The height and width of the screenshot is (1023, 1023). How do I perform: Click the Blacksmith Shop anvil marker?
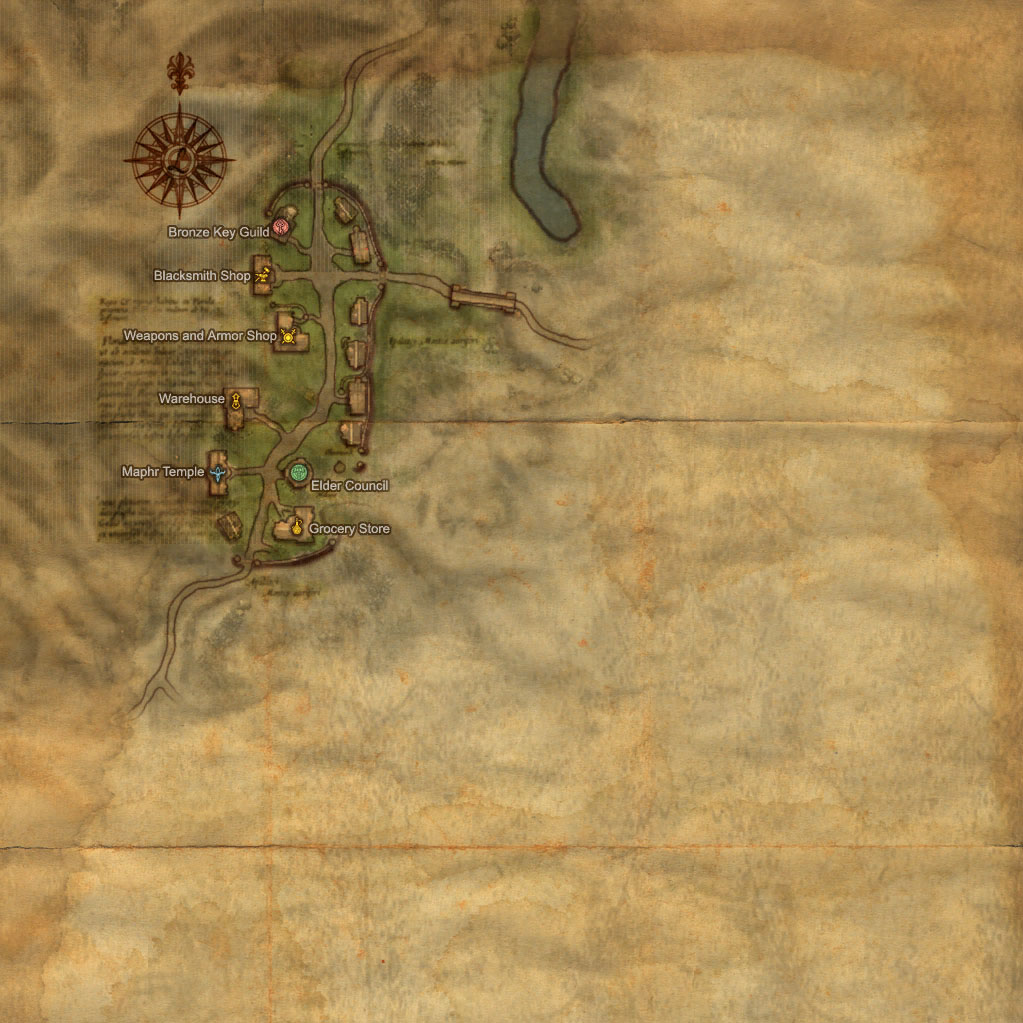(263, 273)
